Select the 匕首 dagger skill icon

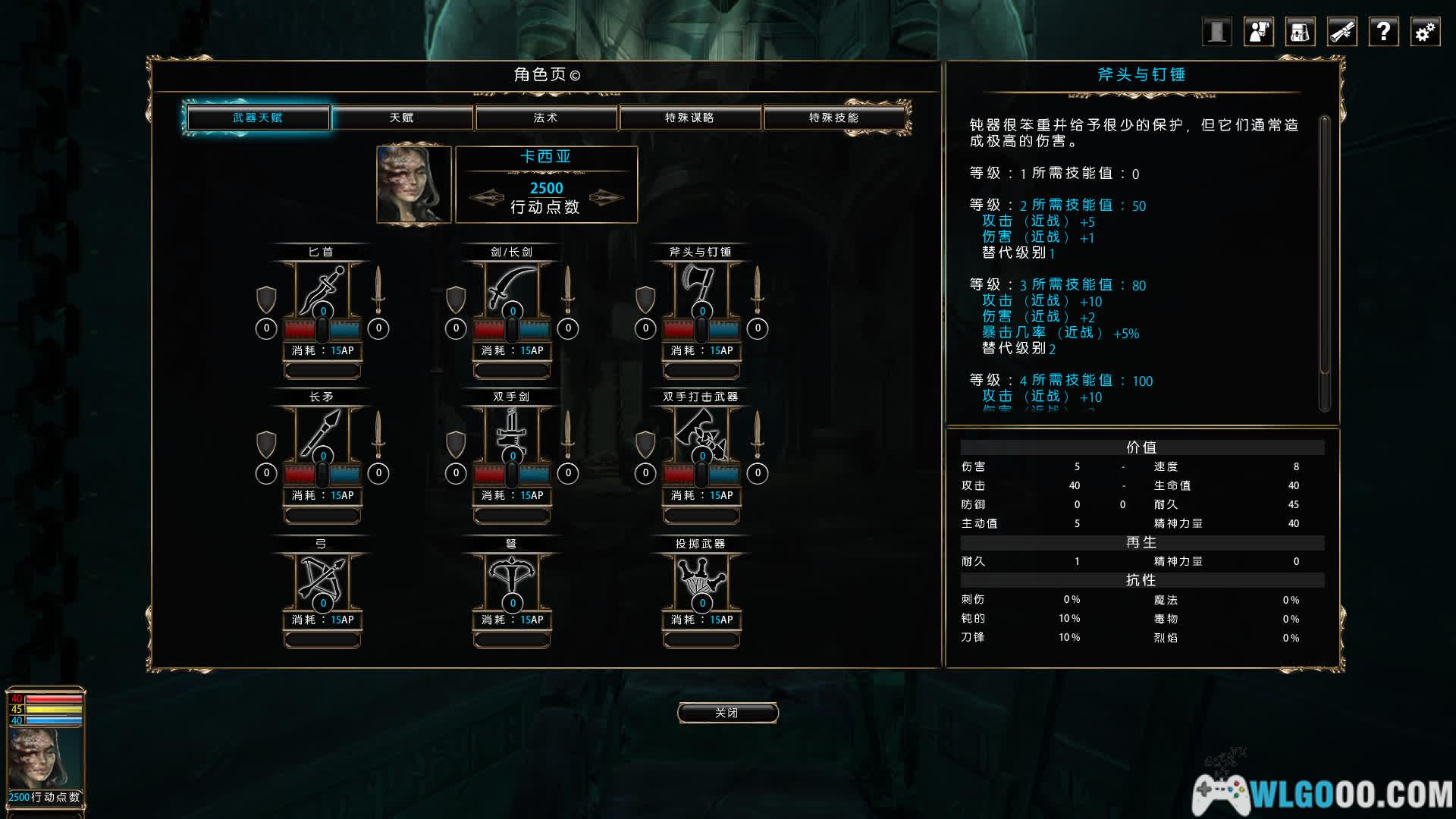[322, 288]
